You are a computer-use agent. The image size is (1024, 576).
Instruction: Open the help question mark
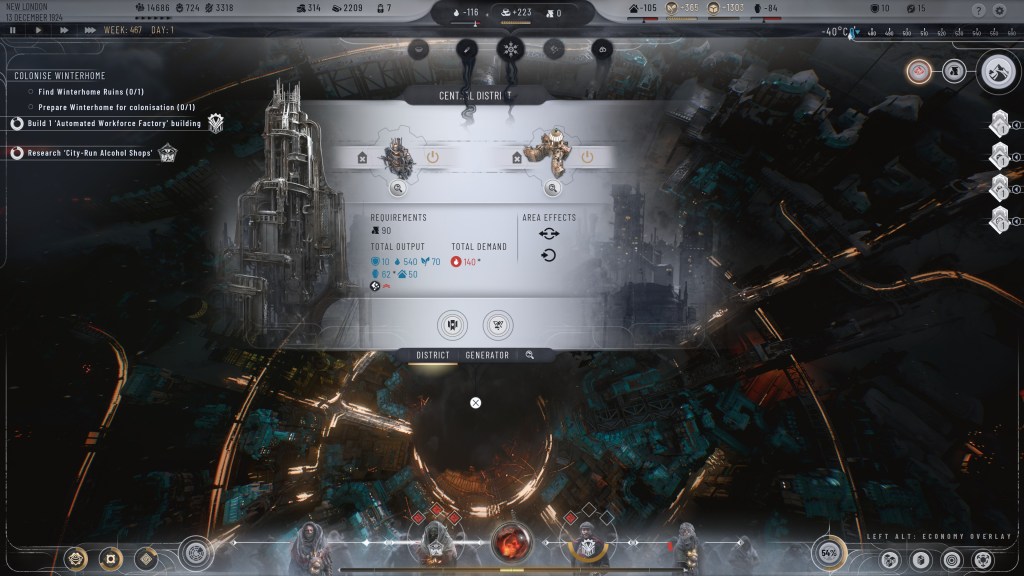coord(978,10)
